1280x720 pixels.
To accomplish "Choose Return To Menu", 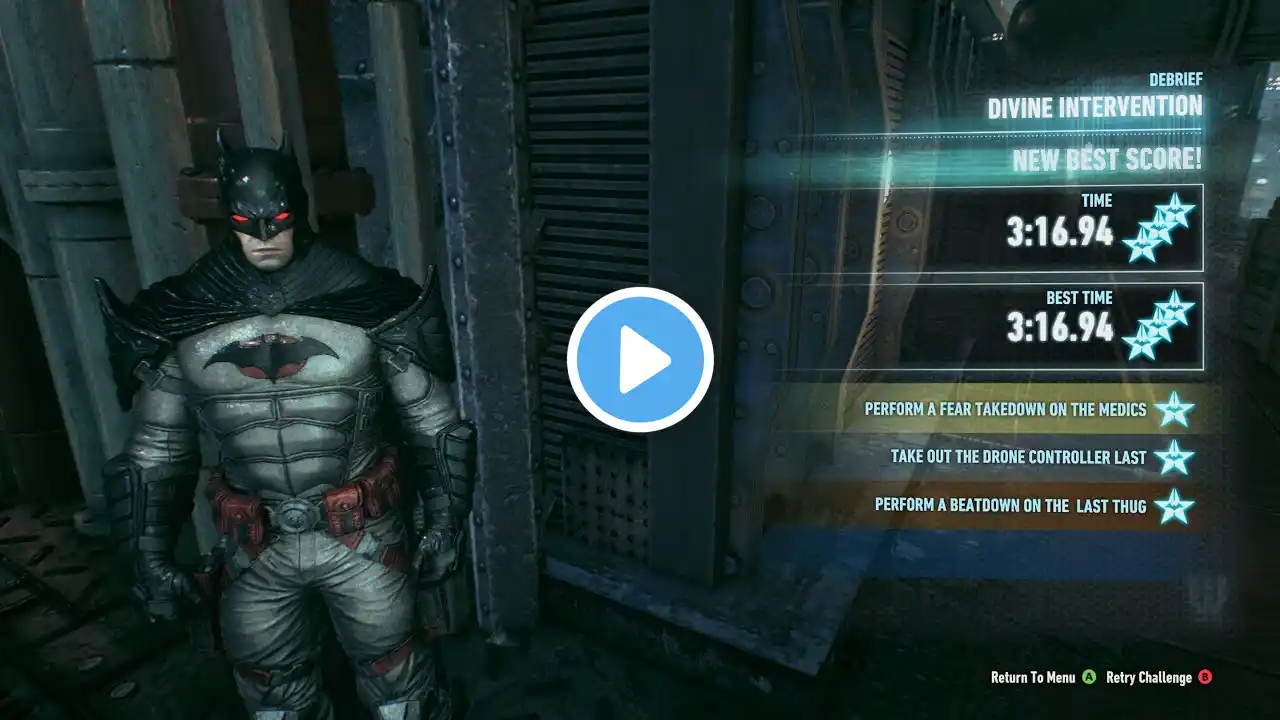I will pos(1033,677).
